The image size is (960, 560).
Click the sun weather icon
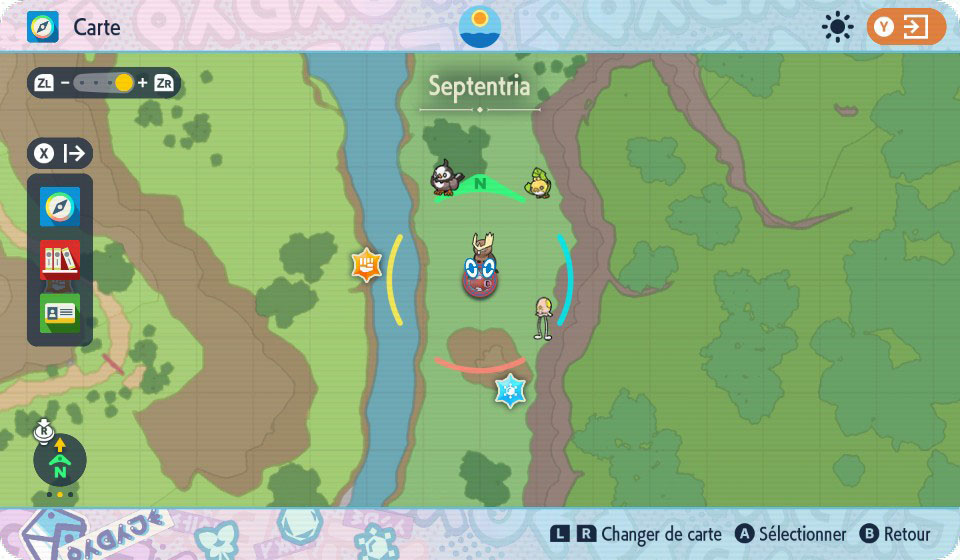[x=837, y=27]
